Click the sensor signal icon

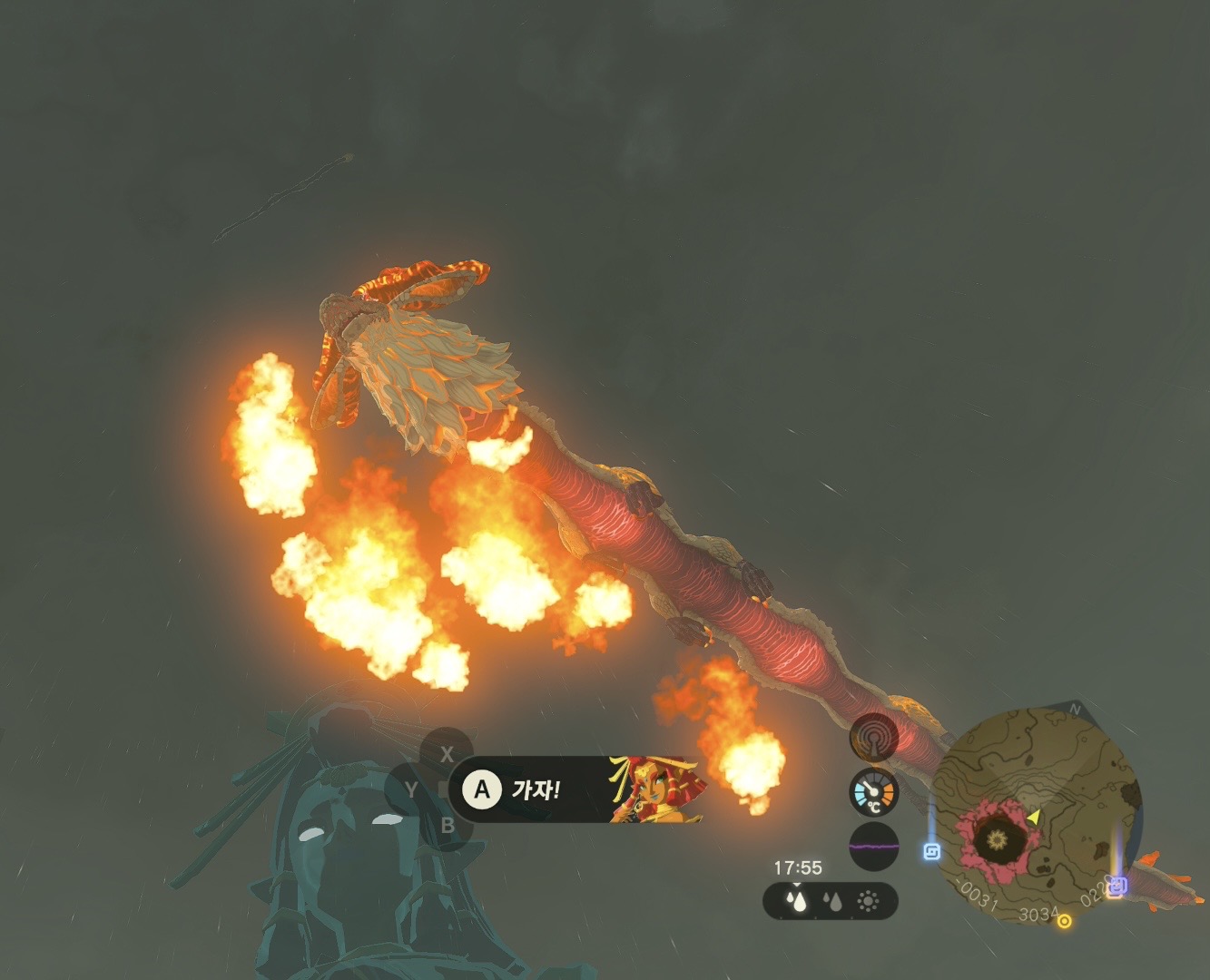(873, 739)
